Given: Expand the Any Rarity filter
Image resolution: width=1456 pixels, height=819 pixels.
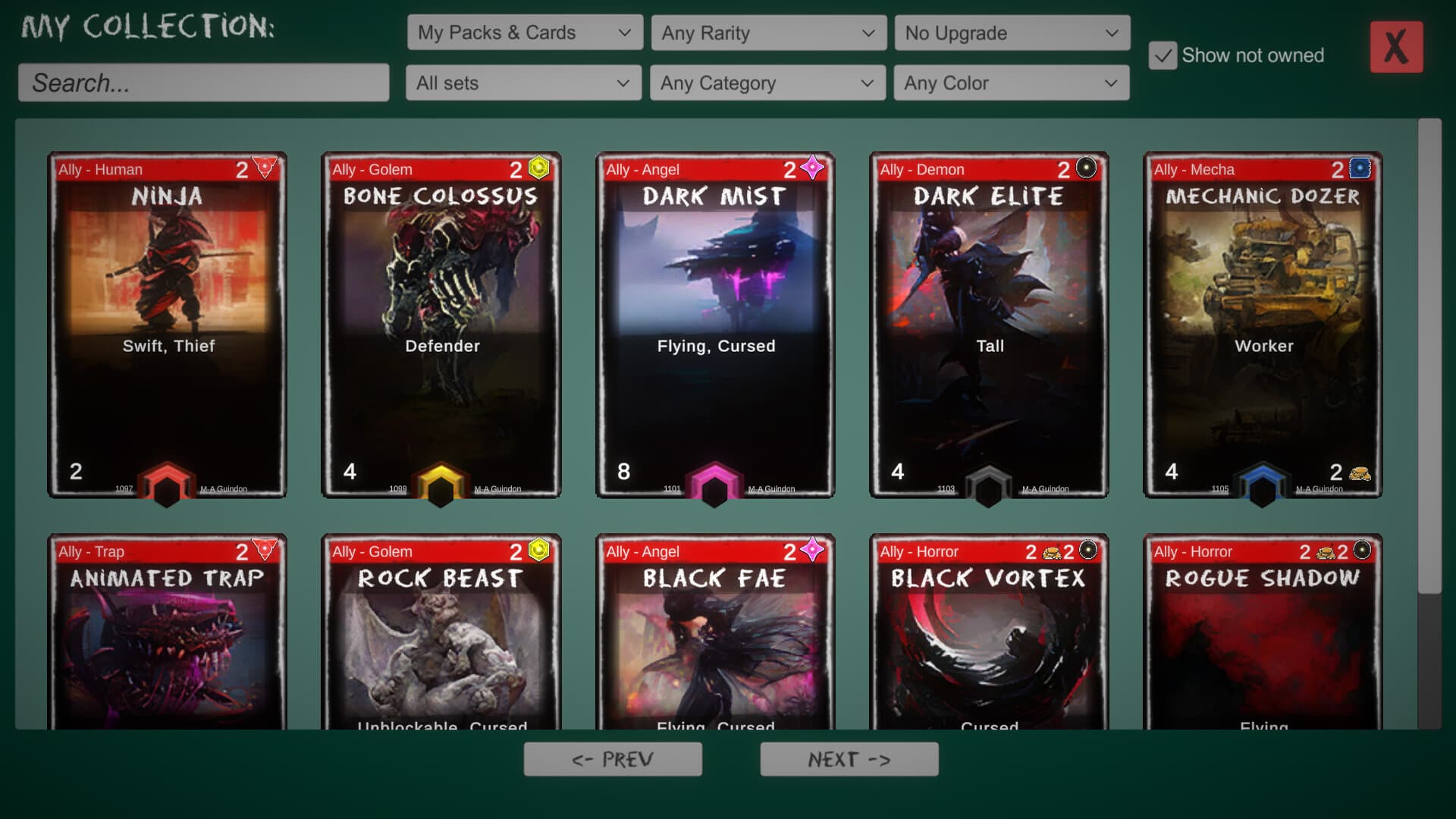Looking at the screenshot, I should [767, 33].
